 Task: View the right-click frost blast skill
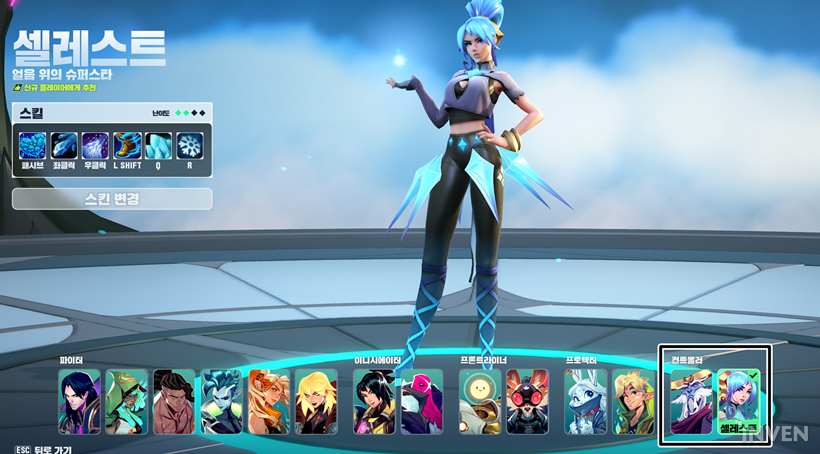tap(95, 146)
